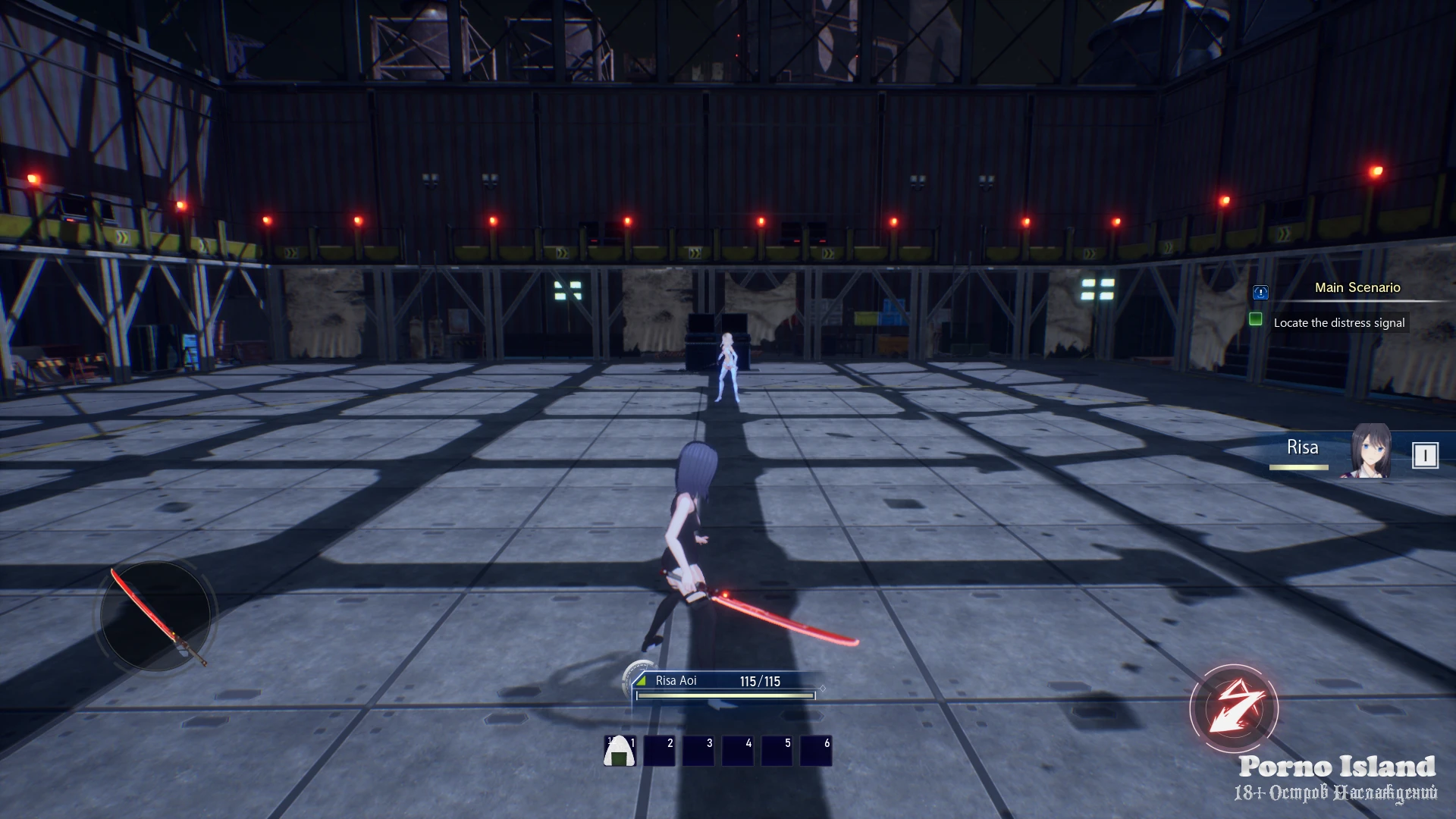The image size is (1456, 819).
Task: Open the Main Scenario quest tracker
Action: pyautogui.click(x=1357, y=288)
